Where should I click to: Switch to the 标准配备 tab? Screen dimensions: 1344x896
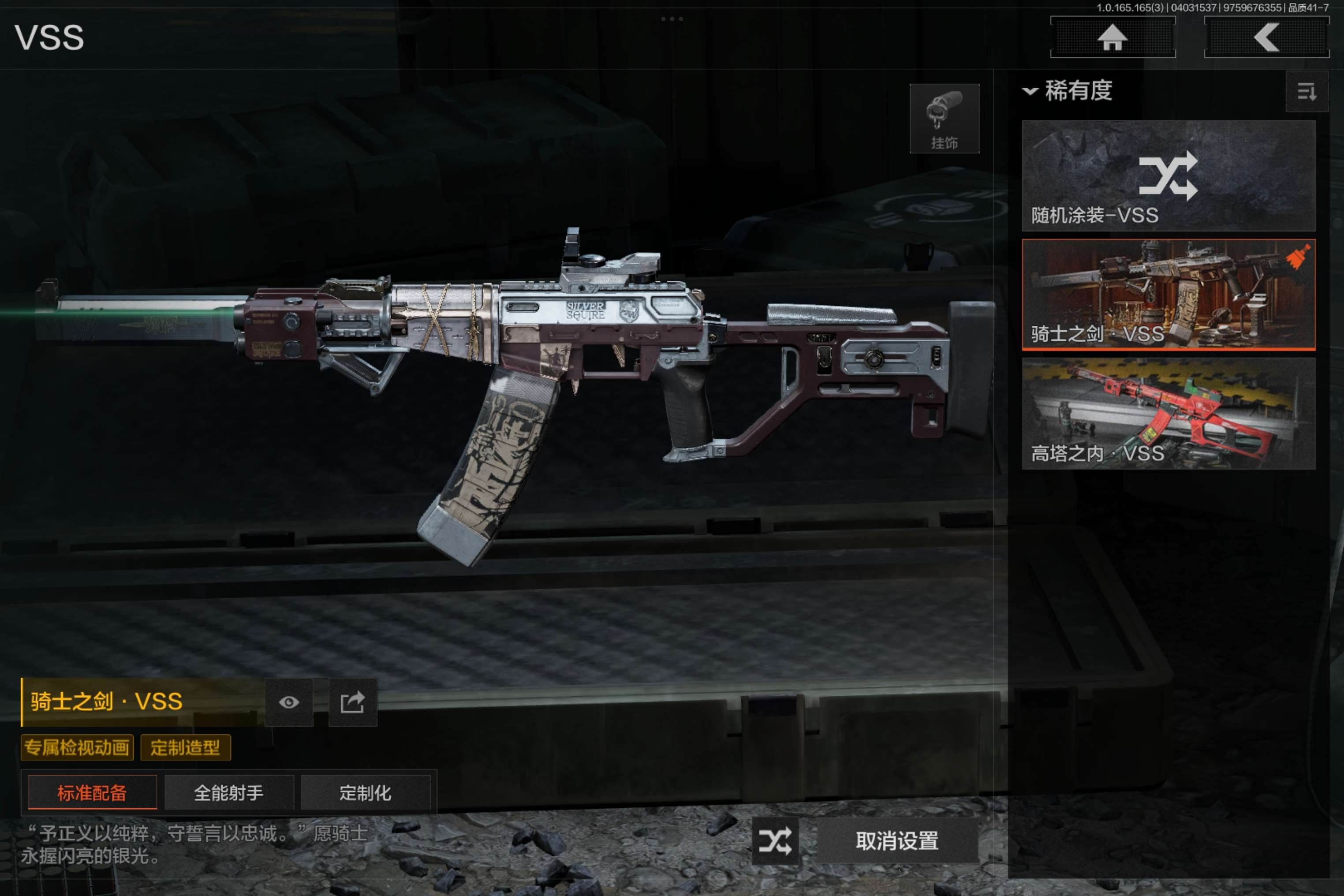click(92, 792)
